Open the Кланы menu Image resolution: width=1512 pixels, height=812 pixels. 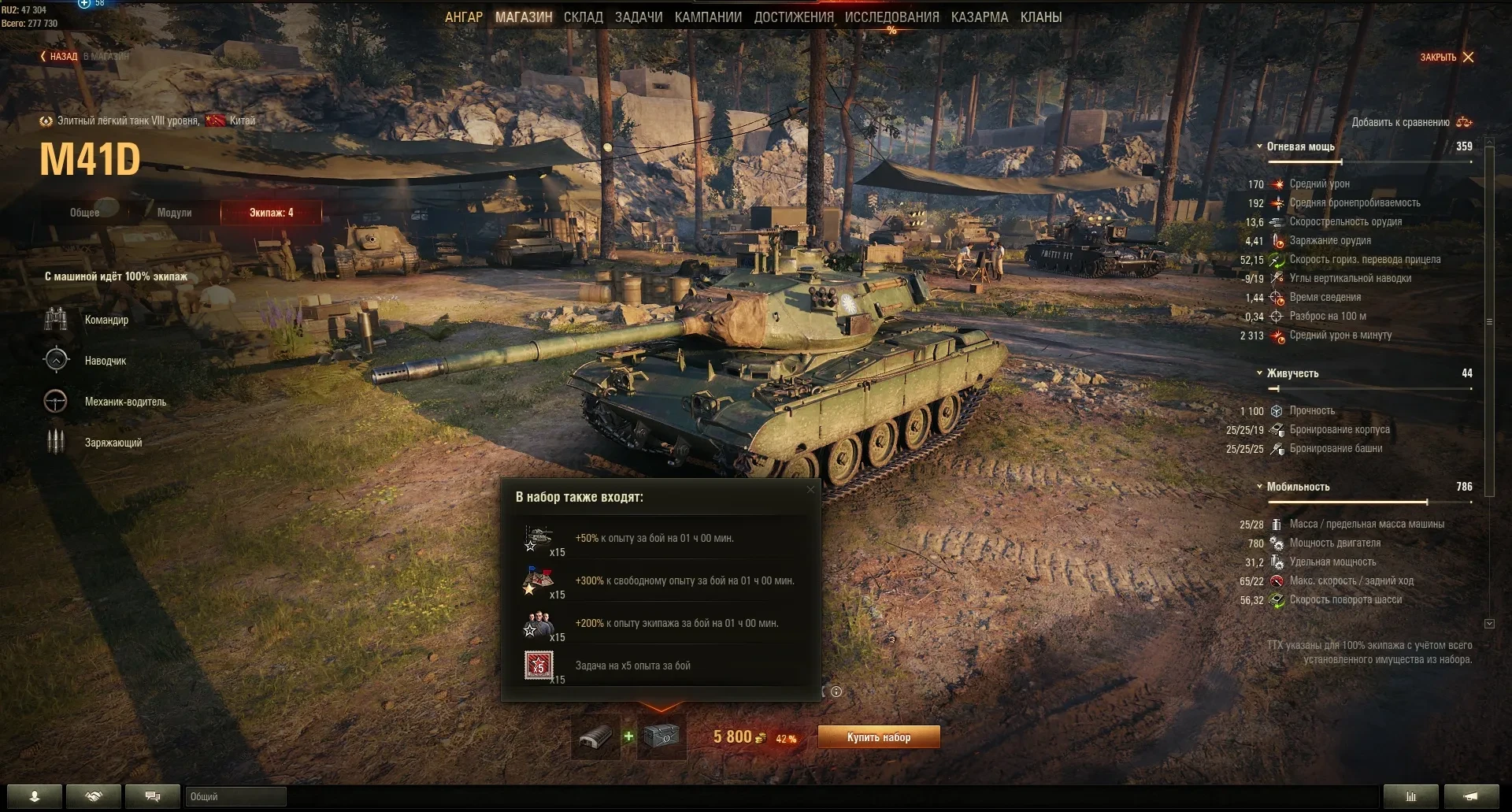pos(1041,17)
